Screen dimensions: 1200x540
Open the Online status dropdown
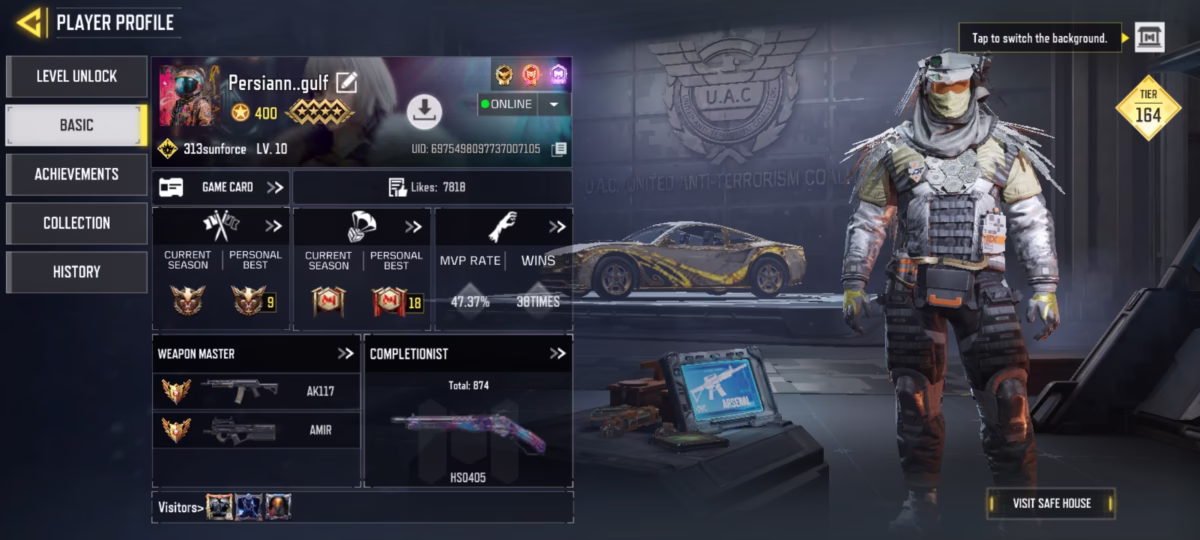(553, 104)
